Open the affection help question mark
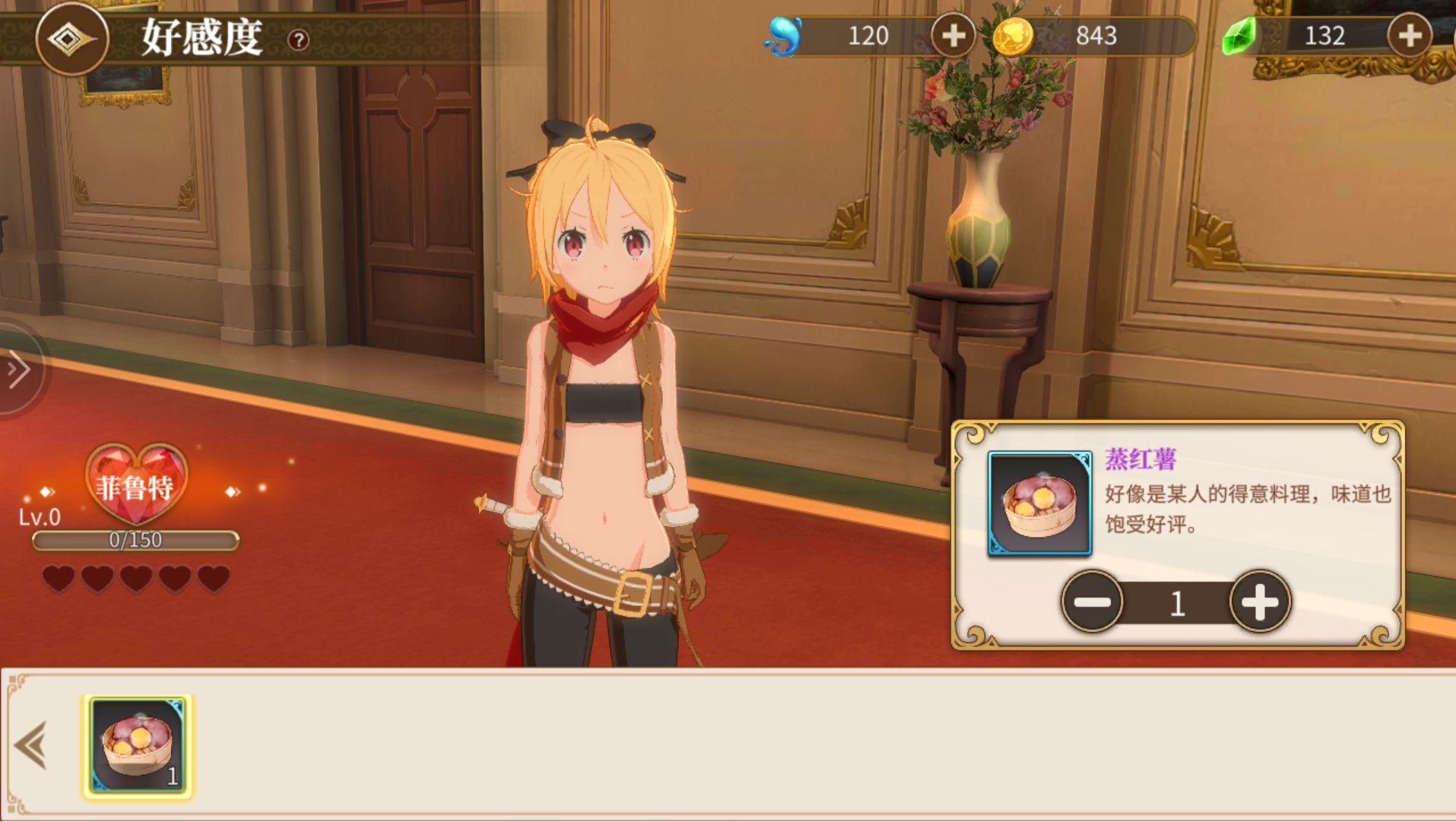This screenshot has width=1456, height=822. 298,40
